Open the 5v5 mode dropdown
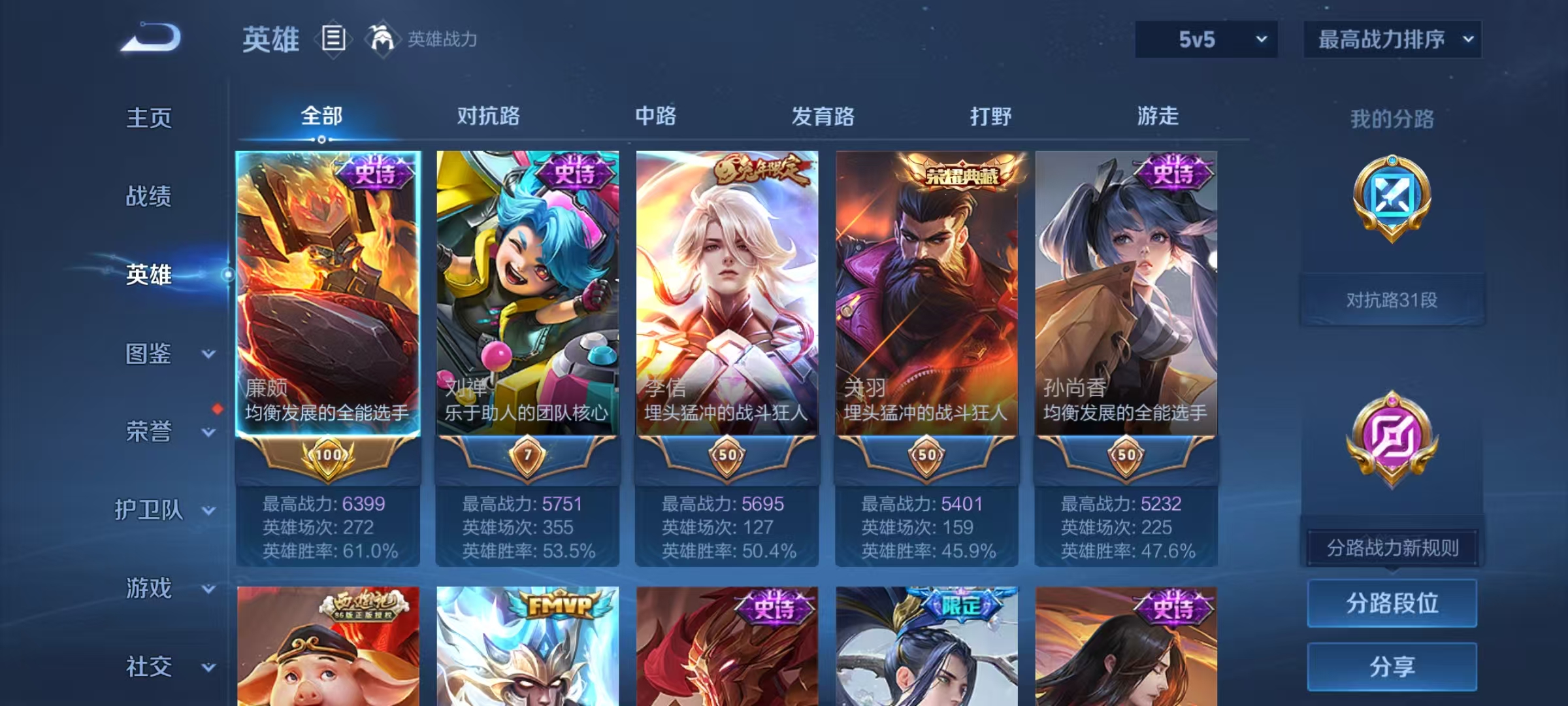This screenshot has width=1568, height=706. pos(1205,39)
